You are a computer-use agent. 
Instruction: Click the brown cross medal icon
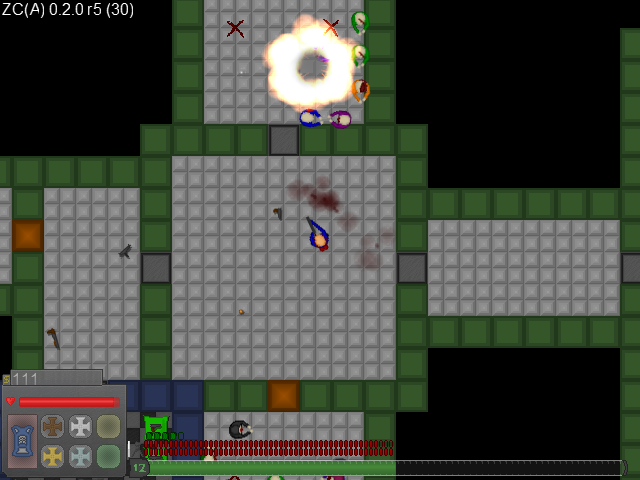point(52,427)
